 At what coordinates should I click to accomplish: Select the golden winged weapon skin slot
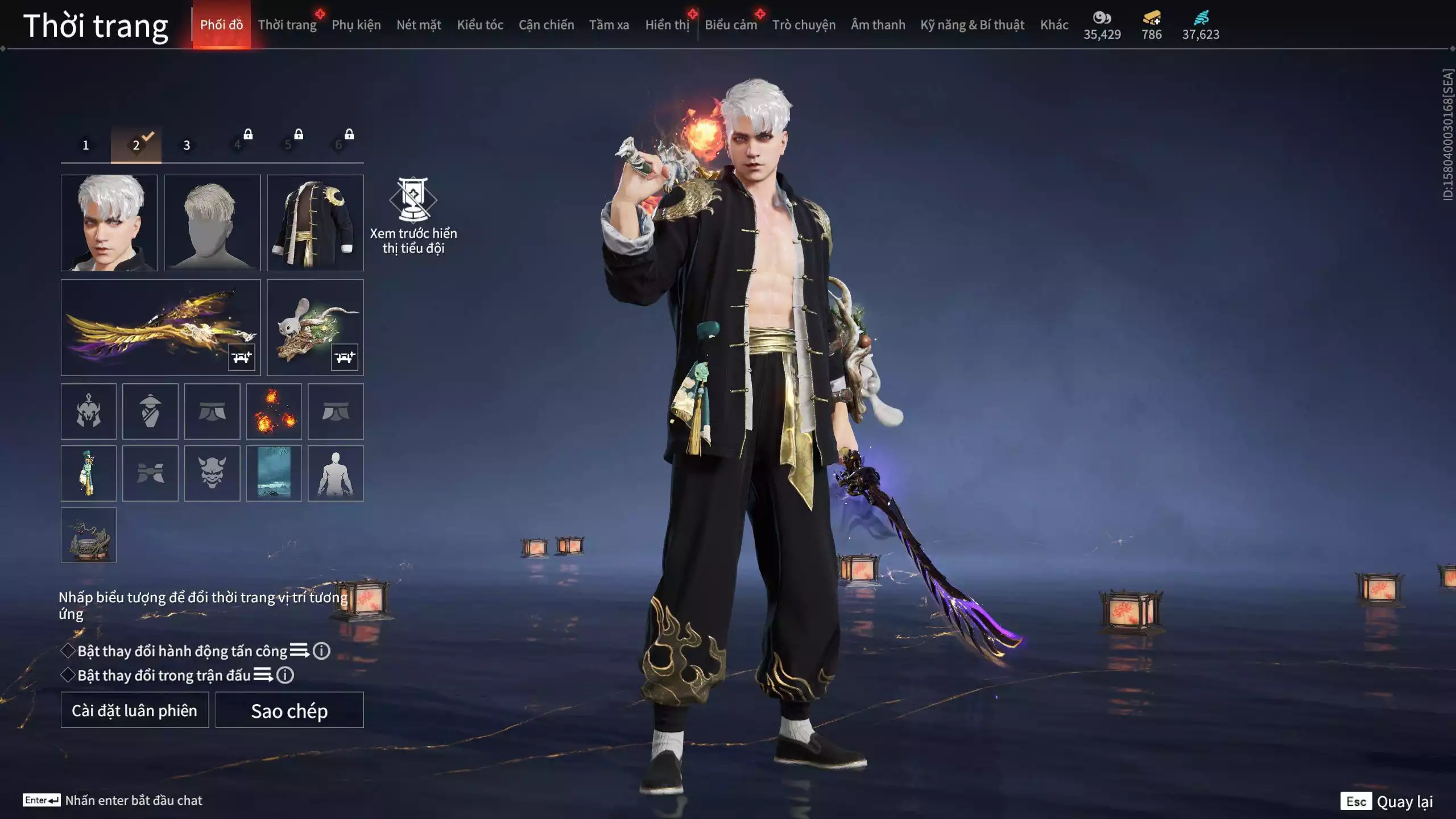pos(160,327)
